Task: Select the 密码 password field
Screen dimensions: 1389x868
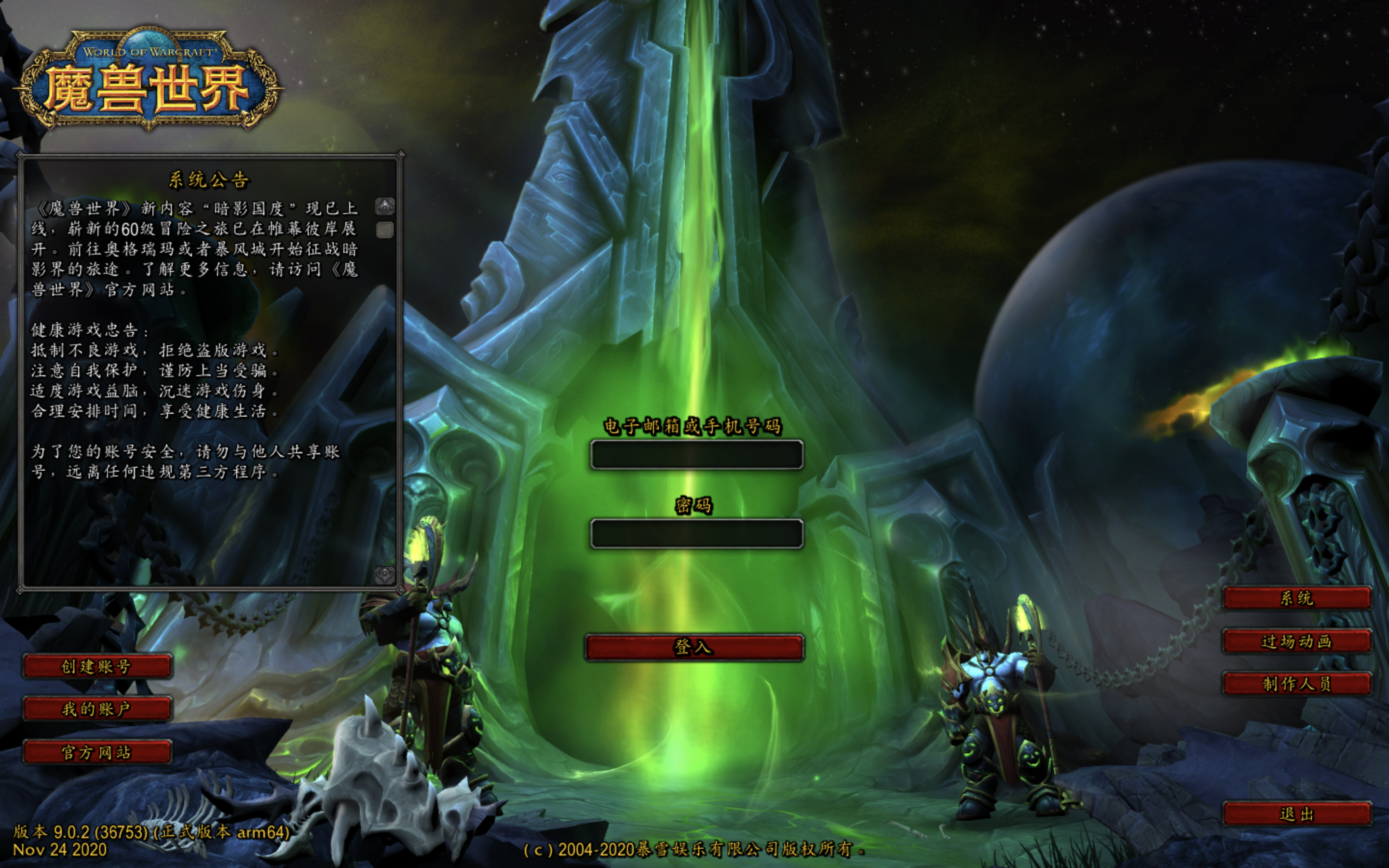Action: pos(696,534)
